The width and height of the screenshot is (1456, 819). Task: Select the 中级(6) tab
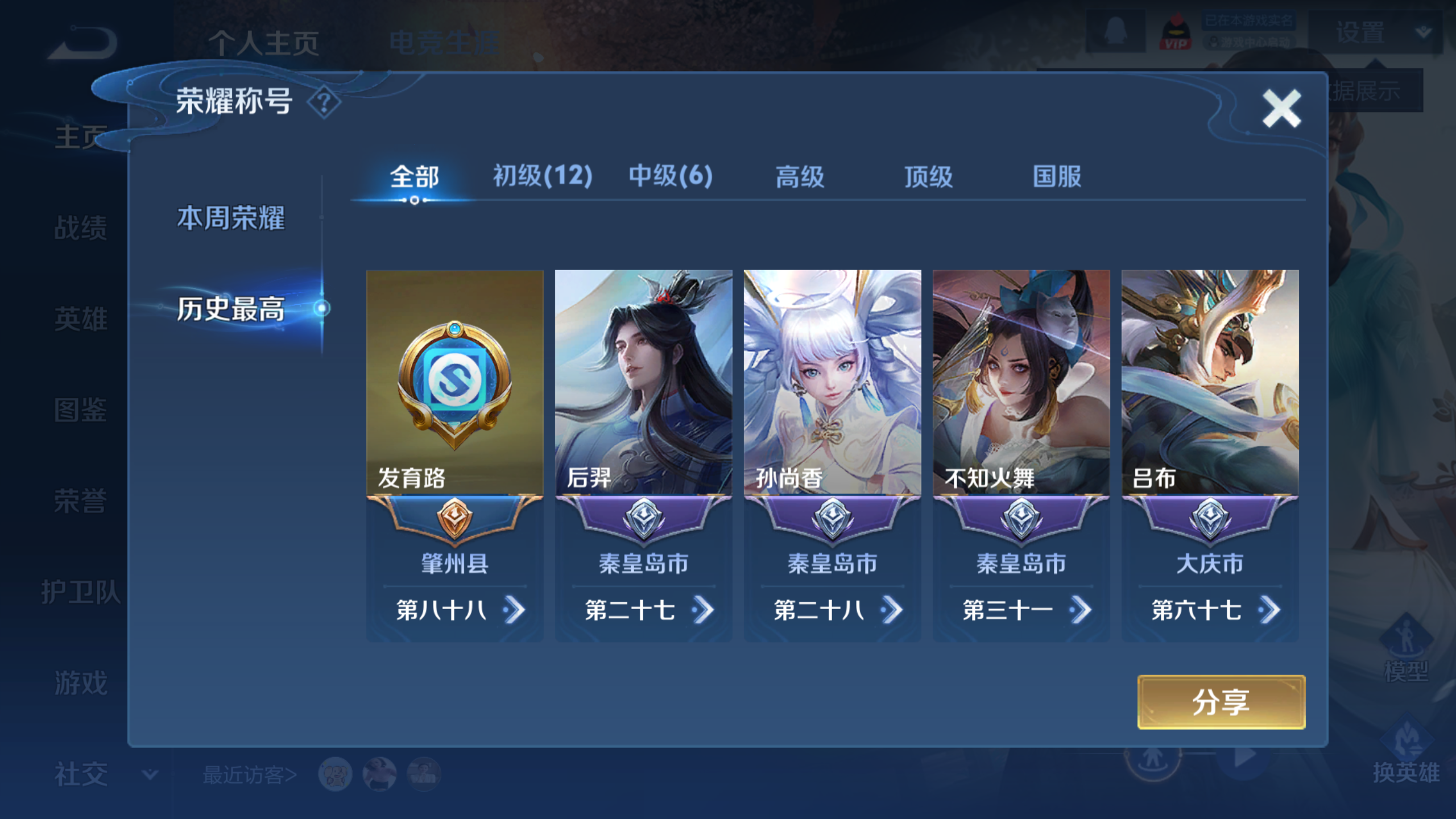click(671, 176)
